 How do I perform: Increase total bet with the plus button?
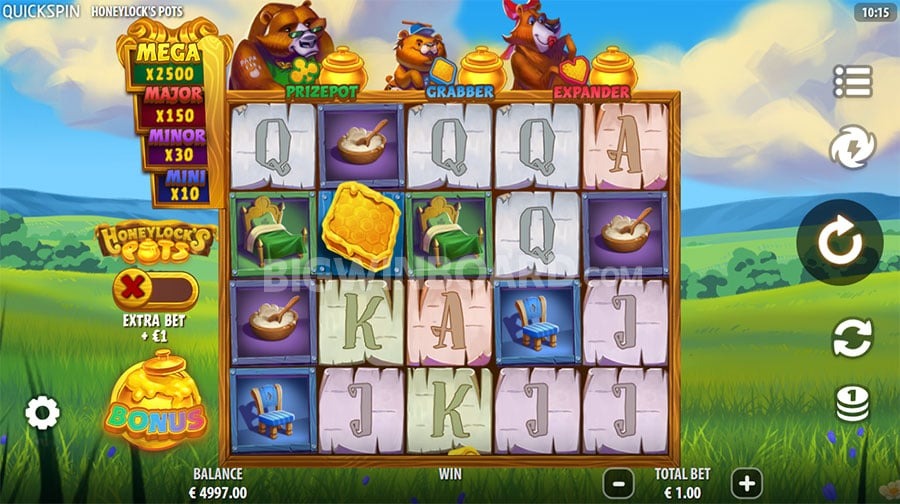pyautogui.click(x=745, y=481)
